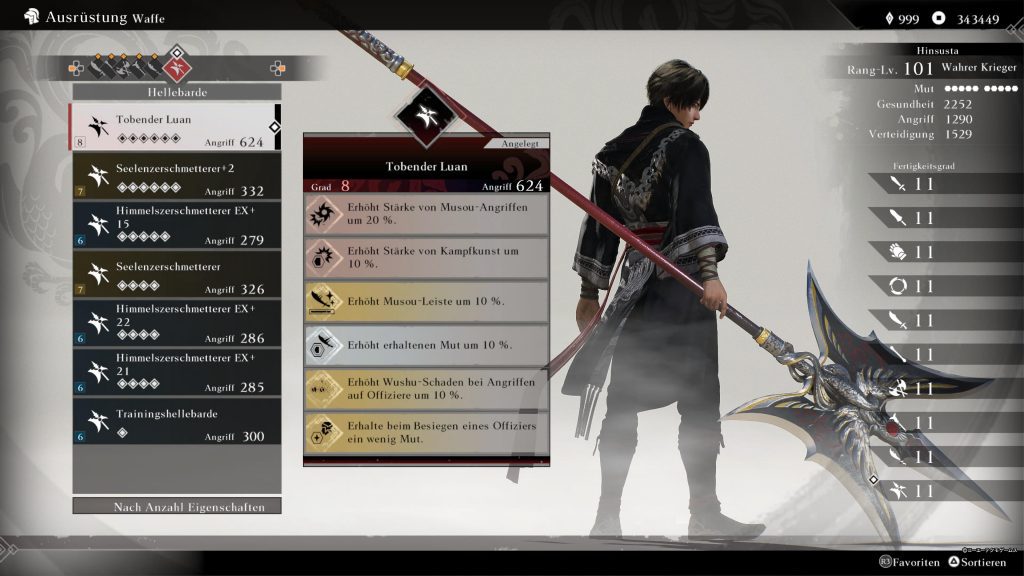Screen dimensions: 1024x576
Task: Select Himmelszerschmetterer EX+ 15
Action: click(x=177, y=226)
